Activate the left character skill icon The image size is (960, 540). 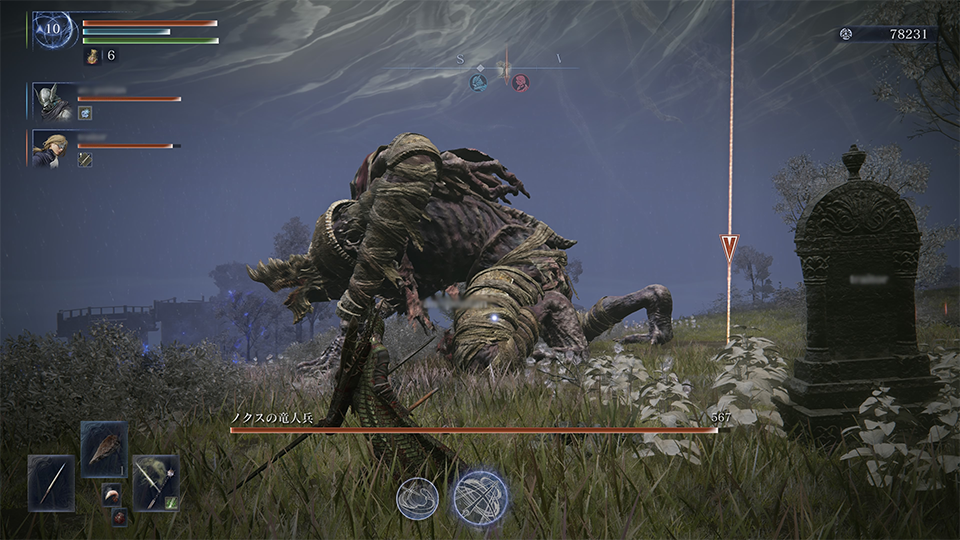pos(418,497)
